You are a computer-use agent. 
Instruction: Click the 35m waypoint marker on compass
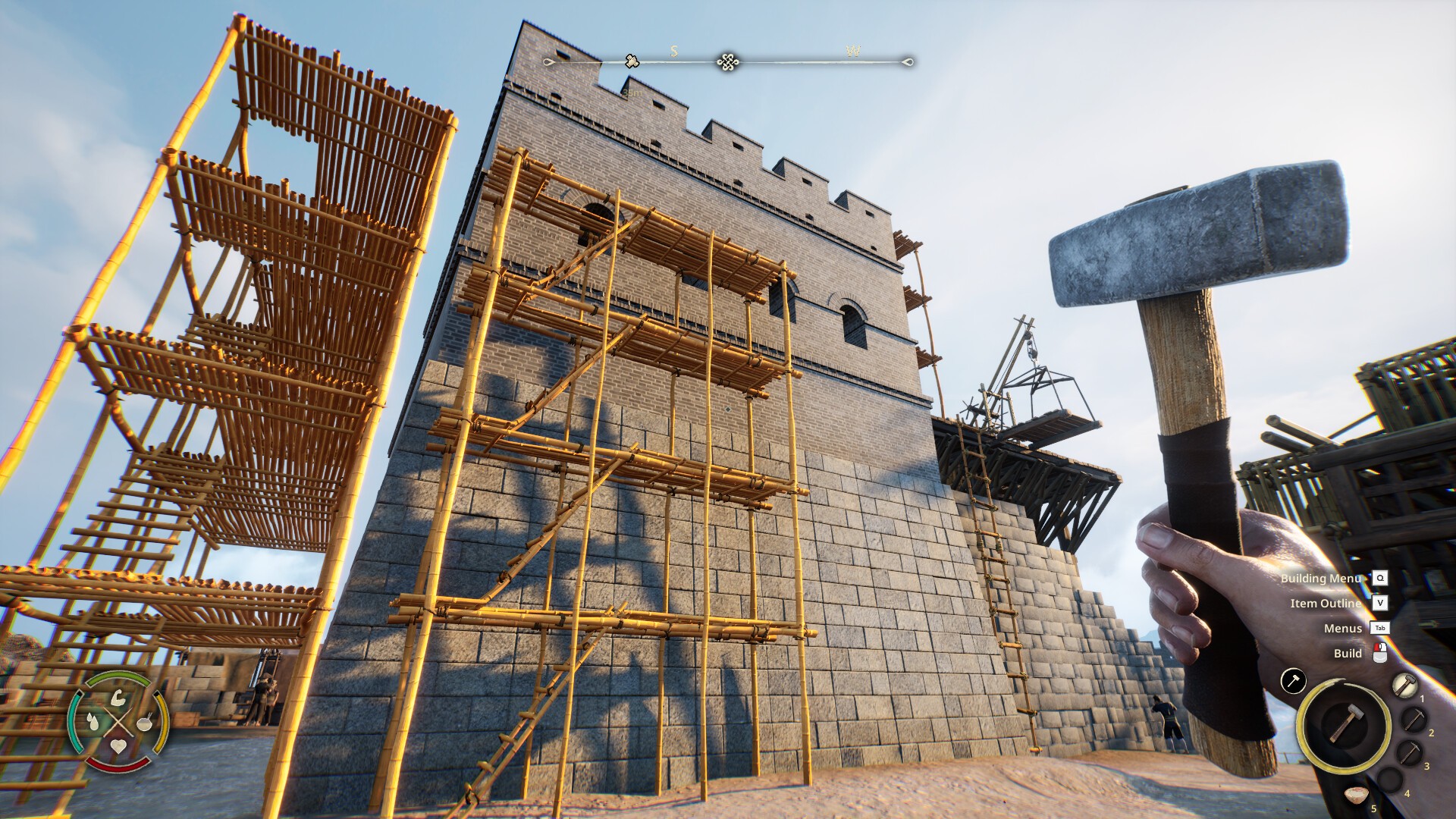pyautogui.click(x=631, y=61)
